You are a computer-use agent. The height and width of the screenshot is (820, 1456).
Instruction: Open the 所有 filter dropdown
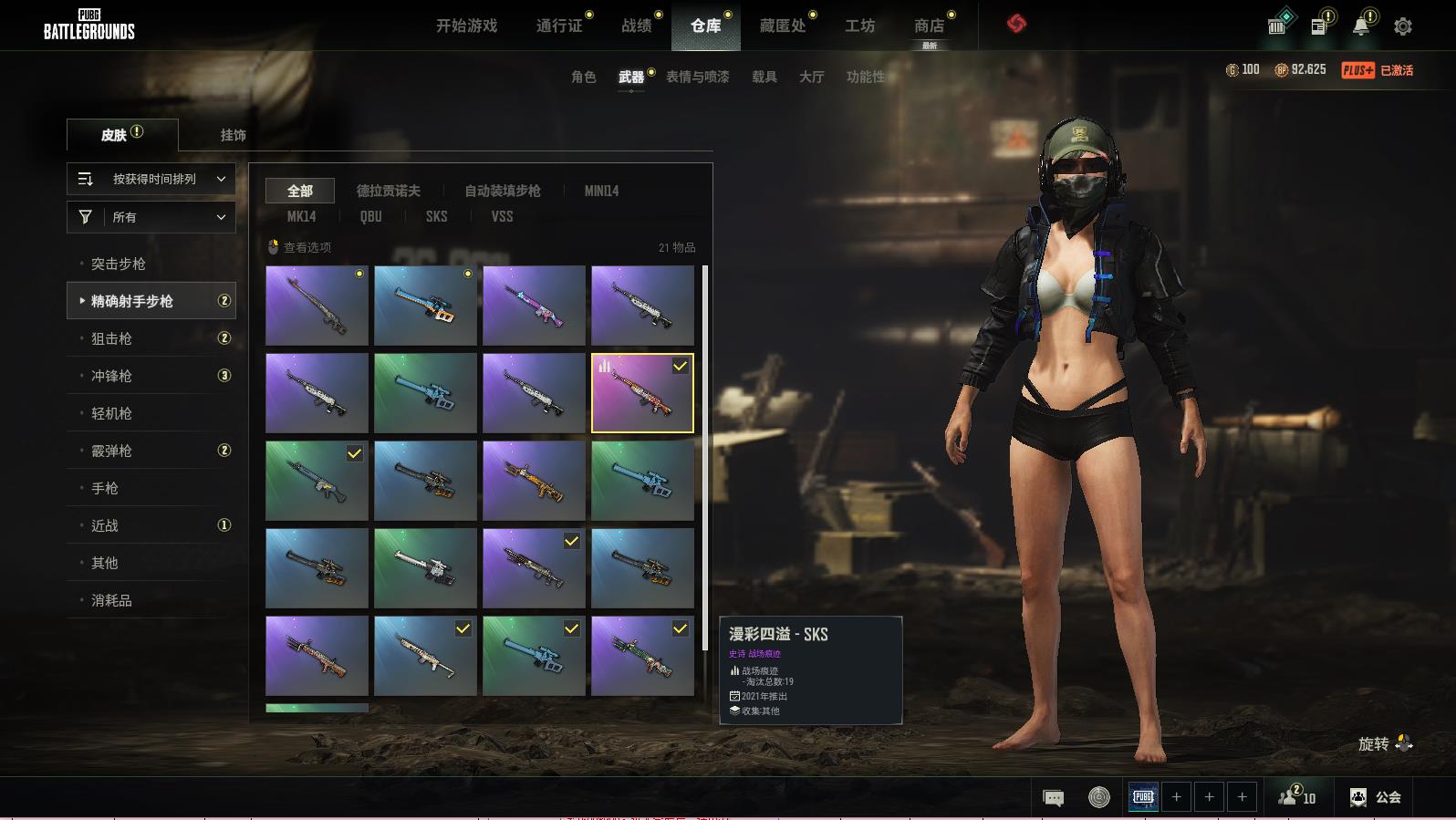point(151,217)
